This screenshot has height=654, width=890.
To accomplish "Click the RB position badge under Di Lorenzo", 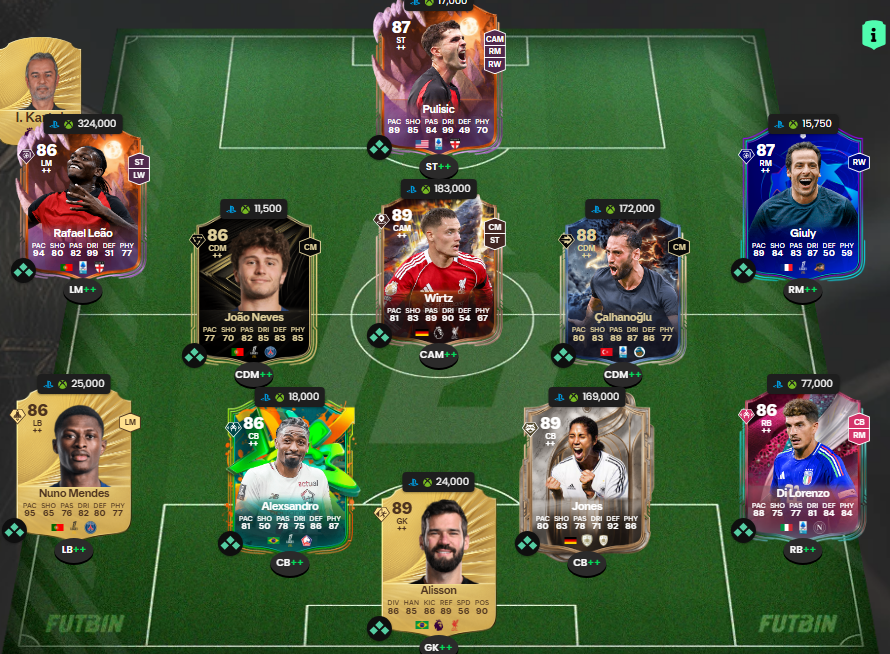I will point(803,548).
